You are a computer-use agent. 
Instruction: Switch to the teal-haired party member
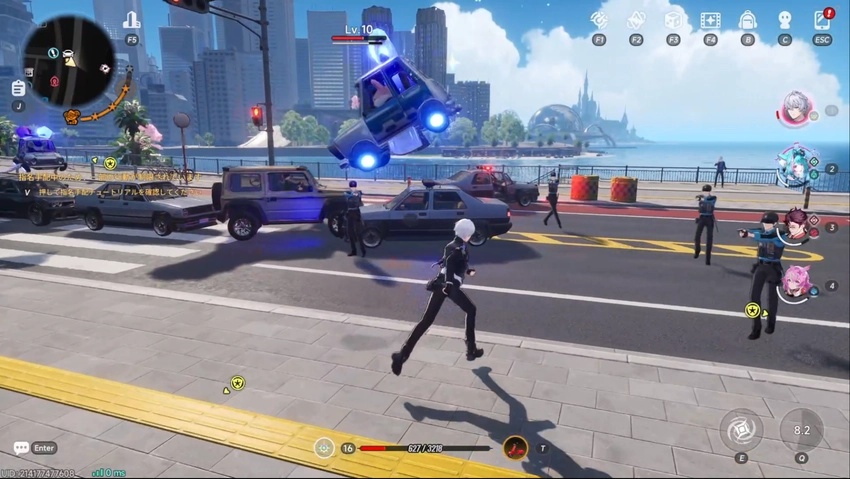tap(796, 166)
